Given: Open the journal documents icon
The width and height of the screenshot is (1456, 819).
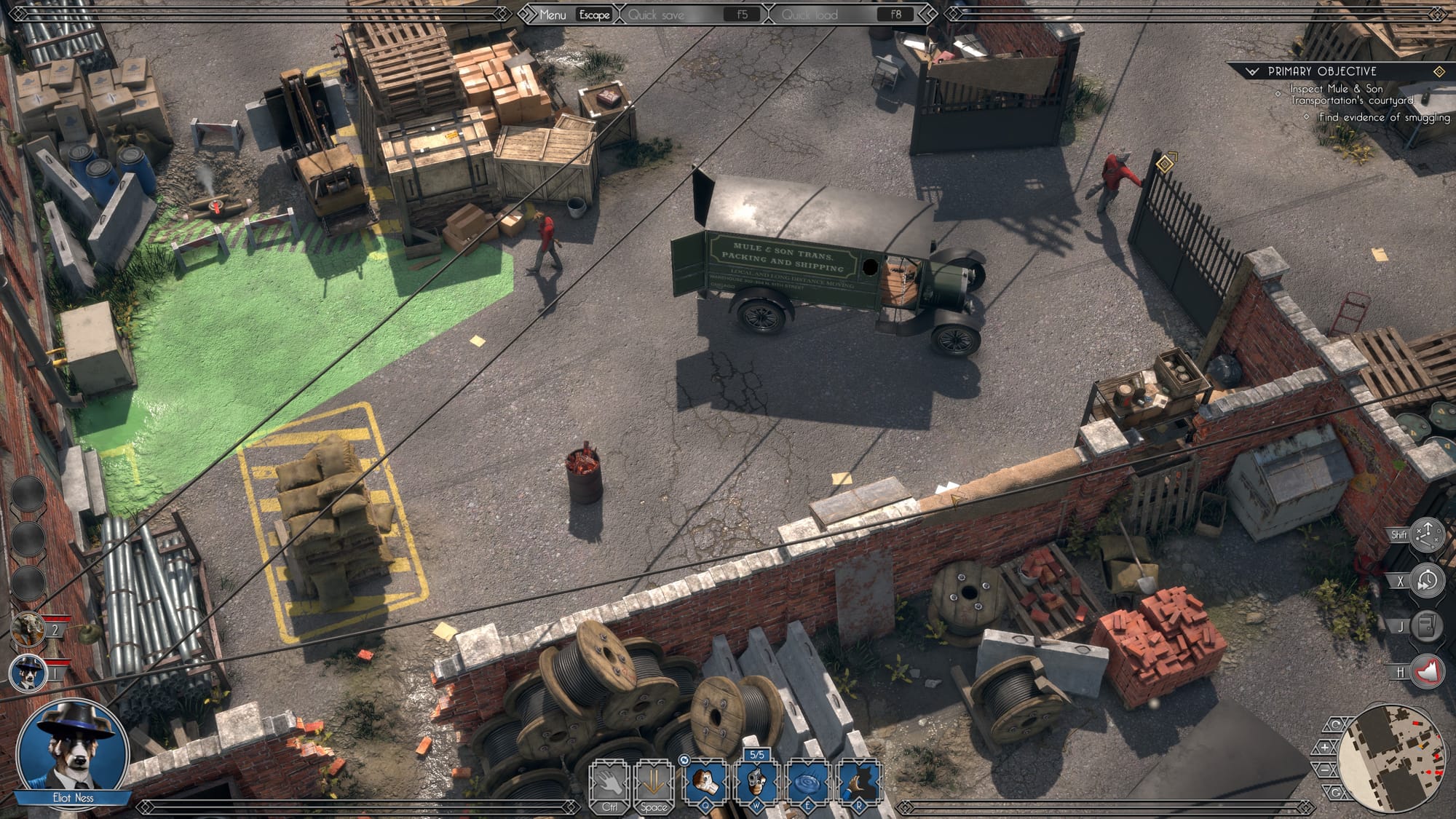Looking at the screenshot, I should 1426,626.
